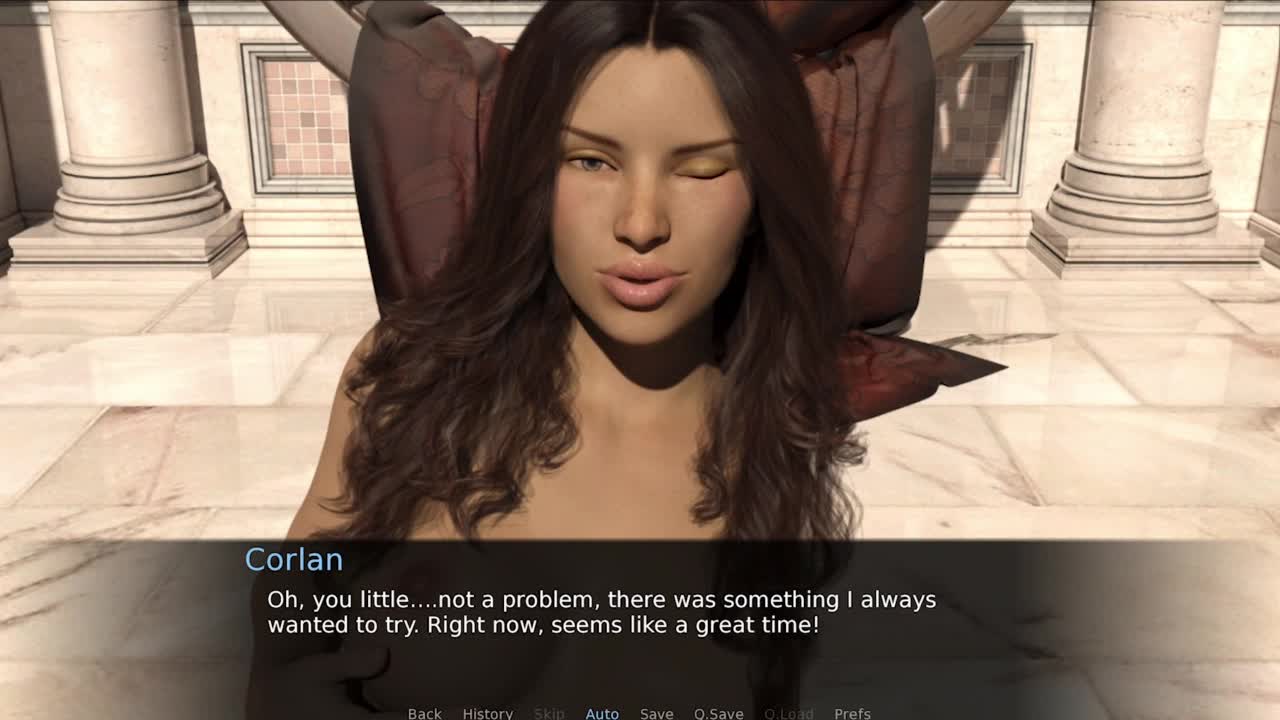Open the Save menu
The image size is (1280, 720).
pos(656,713)
